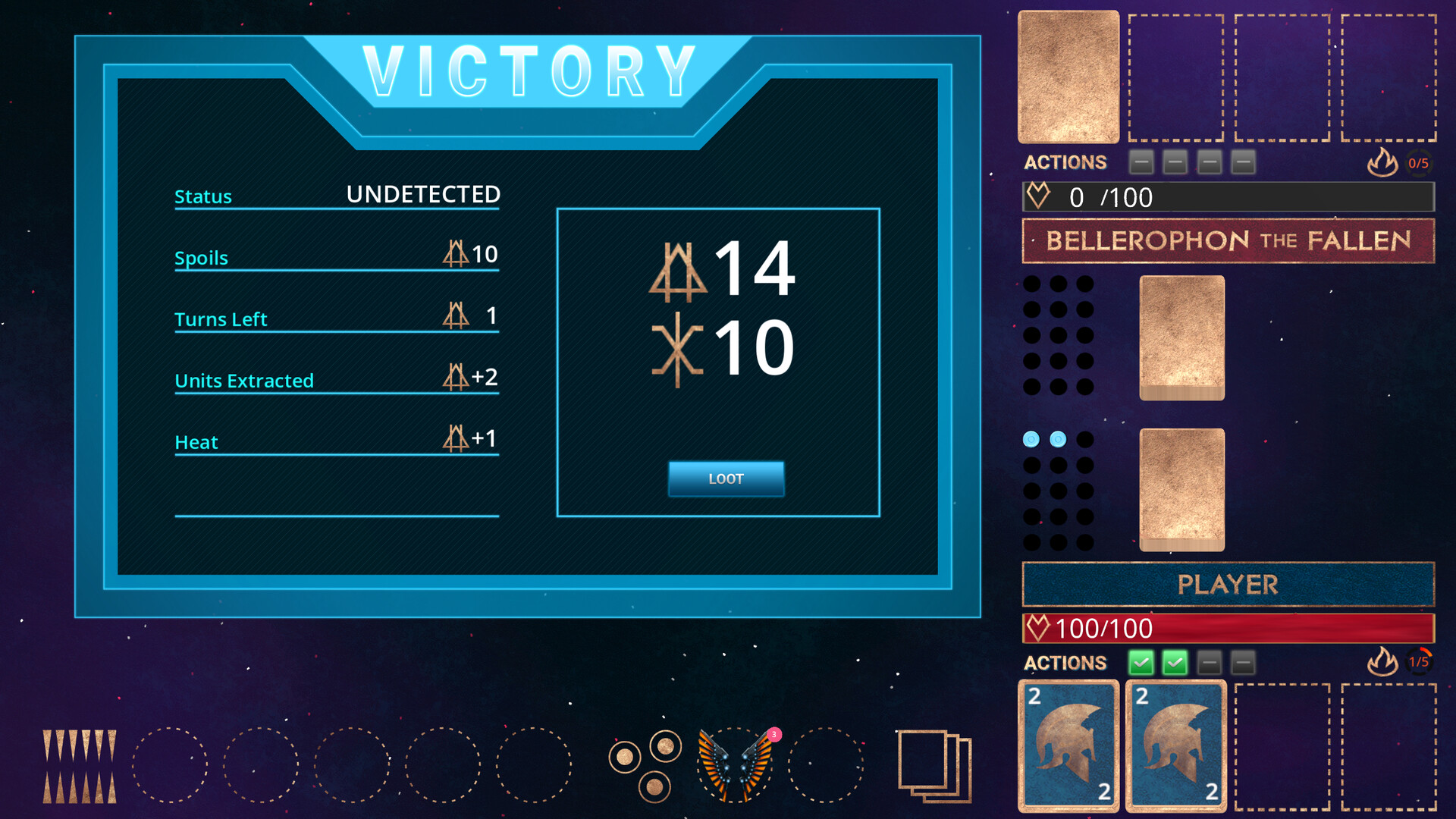
Task: Toggle the second green action checkbox
Action: click(x=1175, y=662)
